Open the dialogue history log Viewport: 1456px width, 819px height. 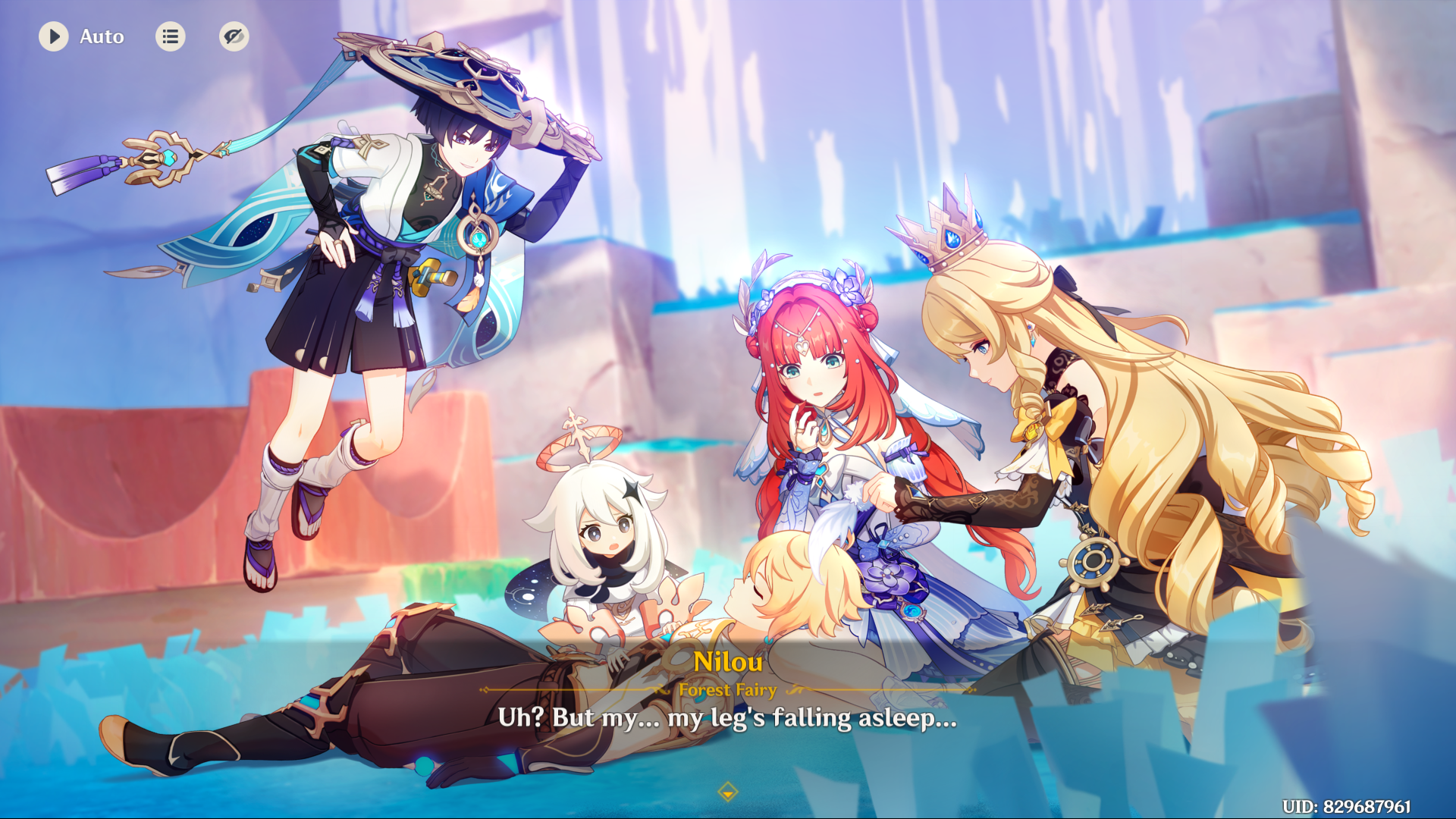(x=171, y=36)
